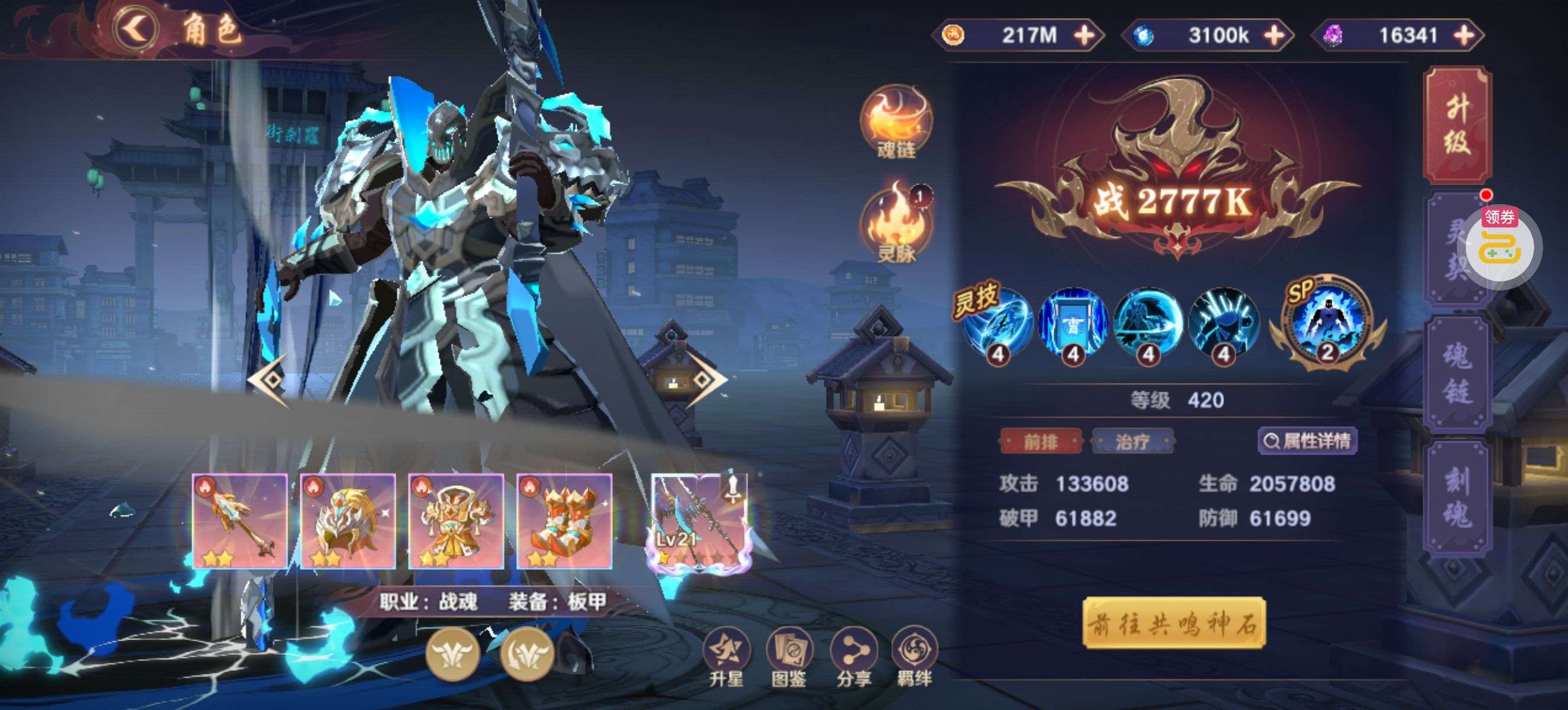Go back using the arrow beside 角色
This screenshot has height=710, width=1568.
click(x=137, y=28)
